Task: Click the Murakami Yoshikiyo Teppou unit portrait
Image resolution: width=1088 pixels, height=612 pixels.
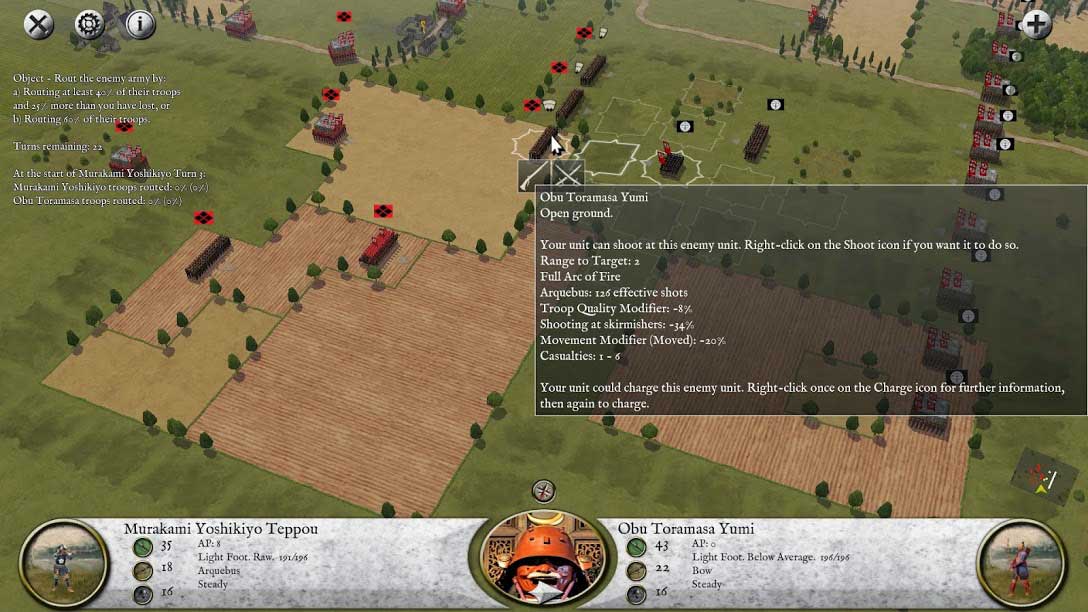Action: pos(64,563)
